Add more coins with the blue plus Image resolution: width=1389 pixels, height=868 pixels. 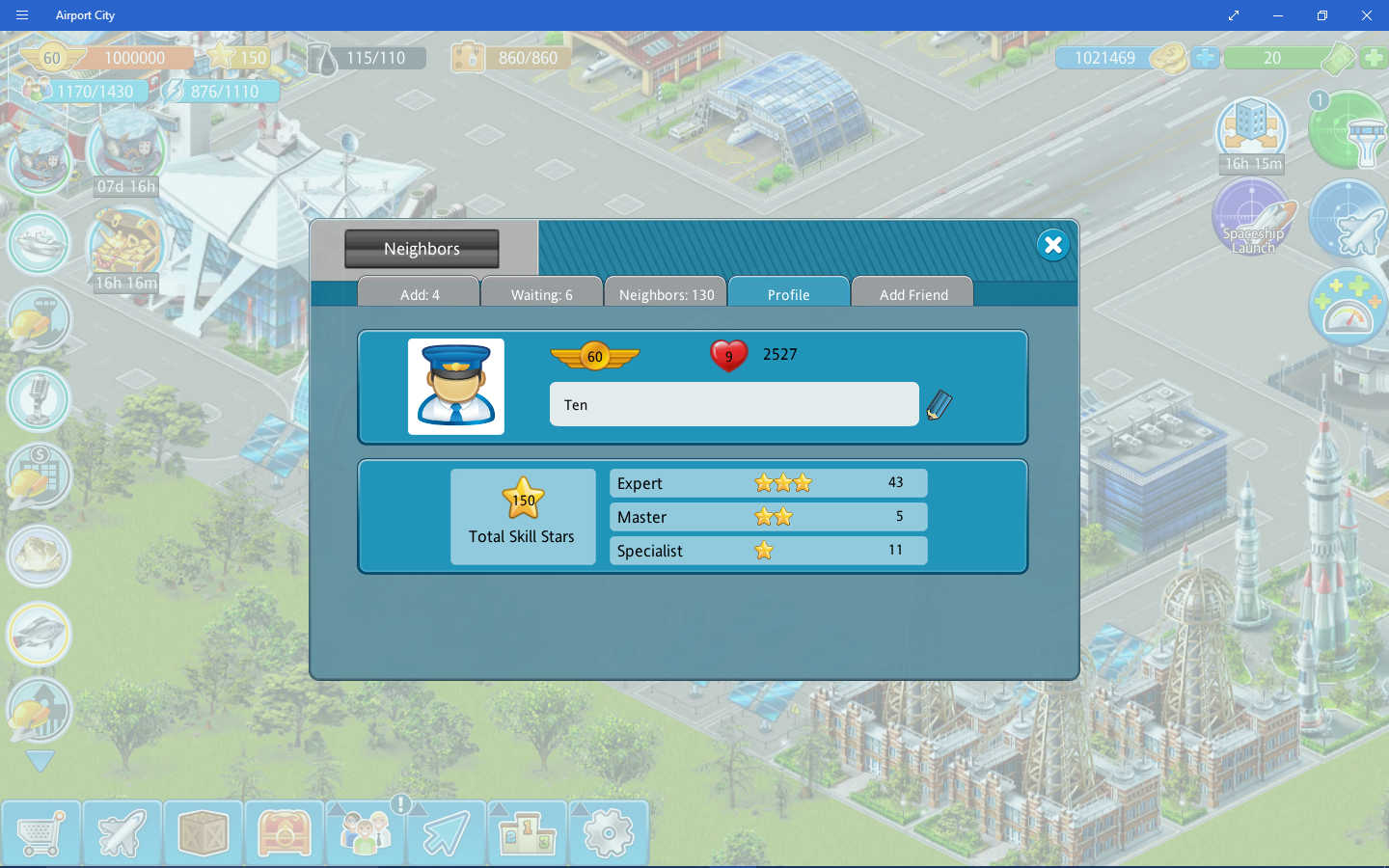click(1205, 58)
